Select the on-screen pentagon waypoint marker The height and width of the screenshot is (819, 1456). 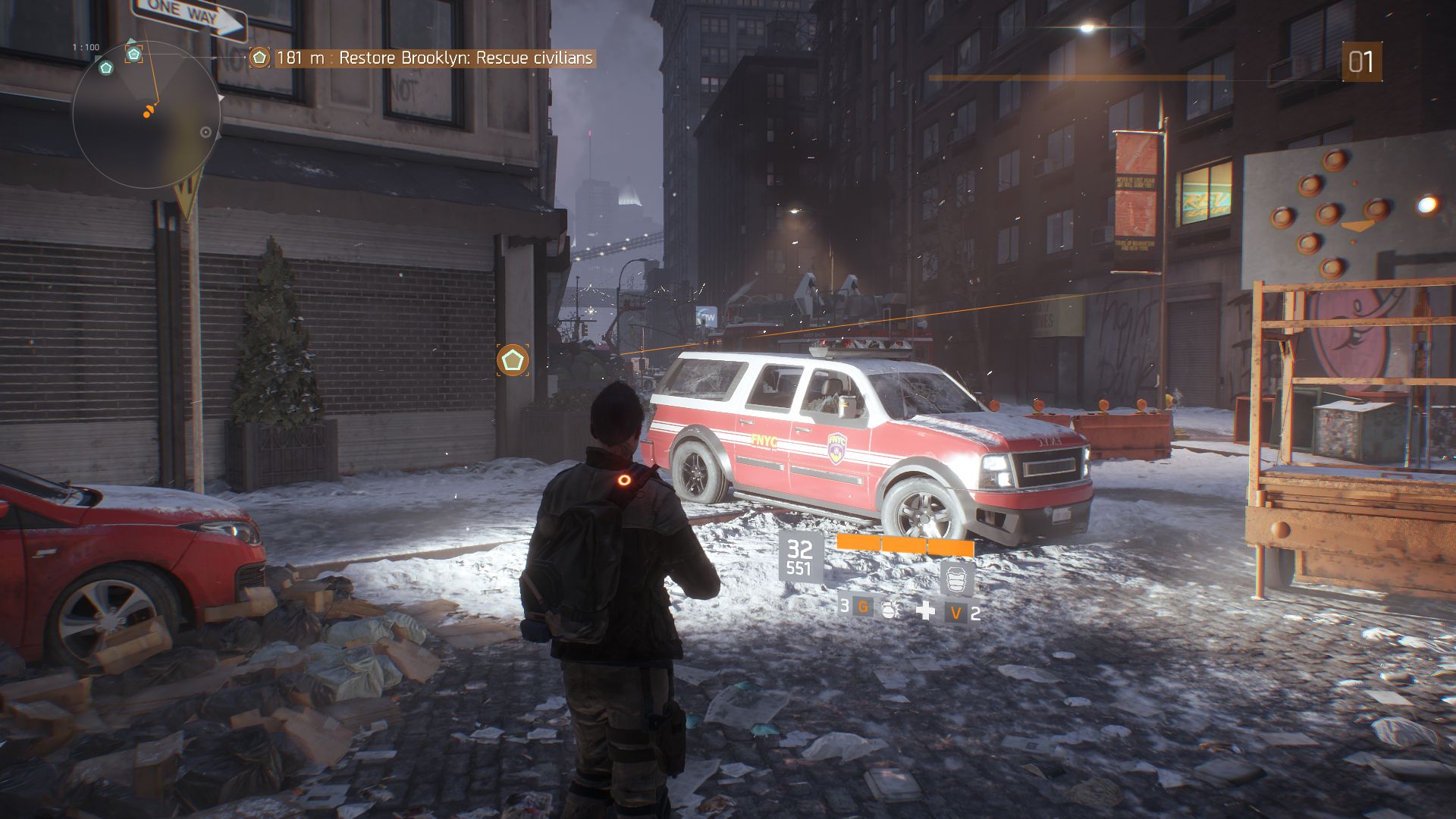coord(513,360)
